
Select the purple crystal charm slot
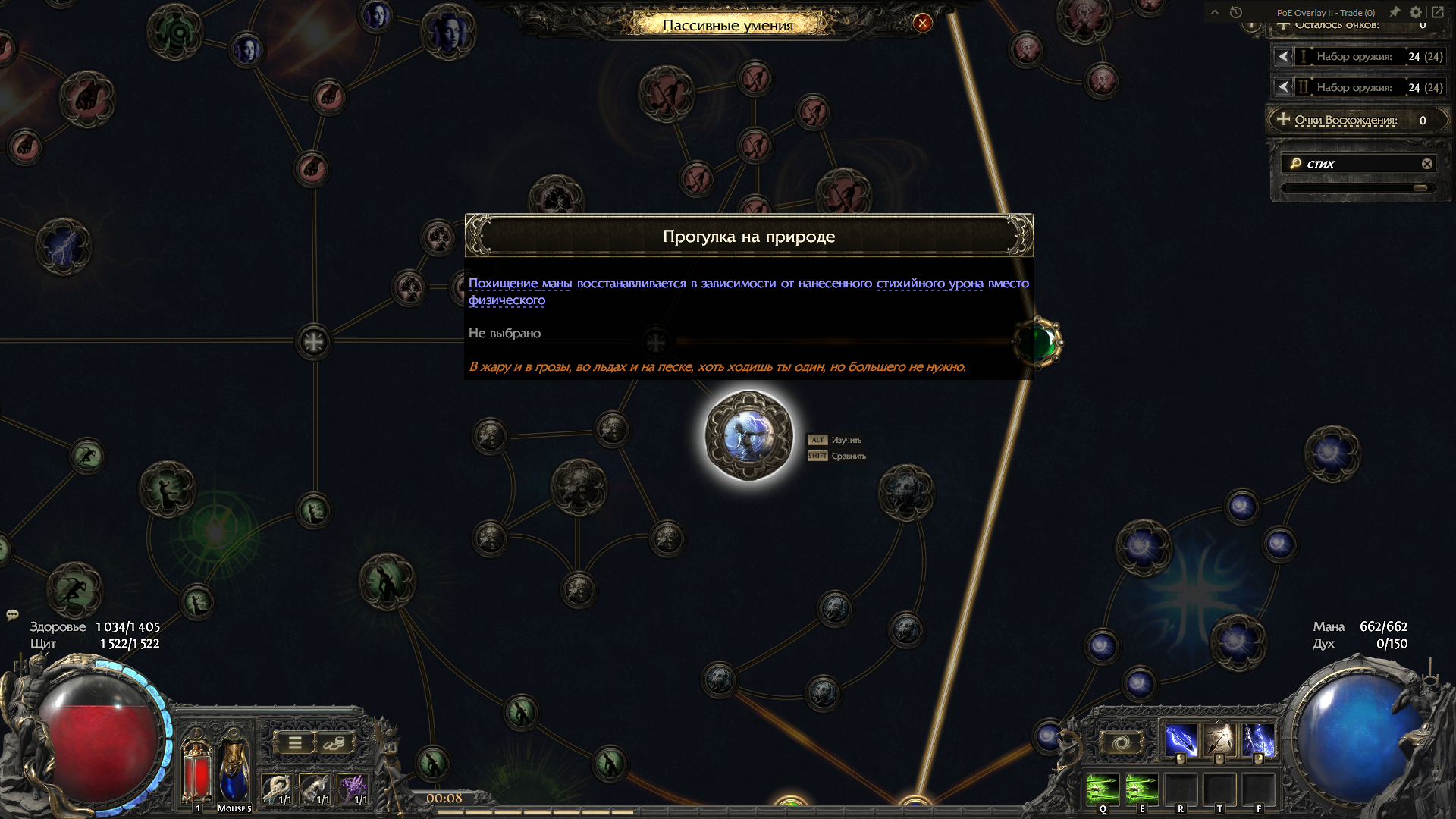353,789
